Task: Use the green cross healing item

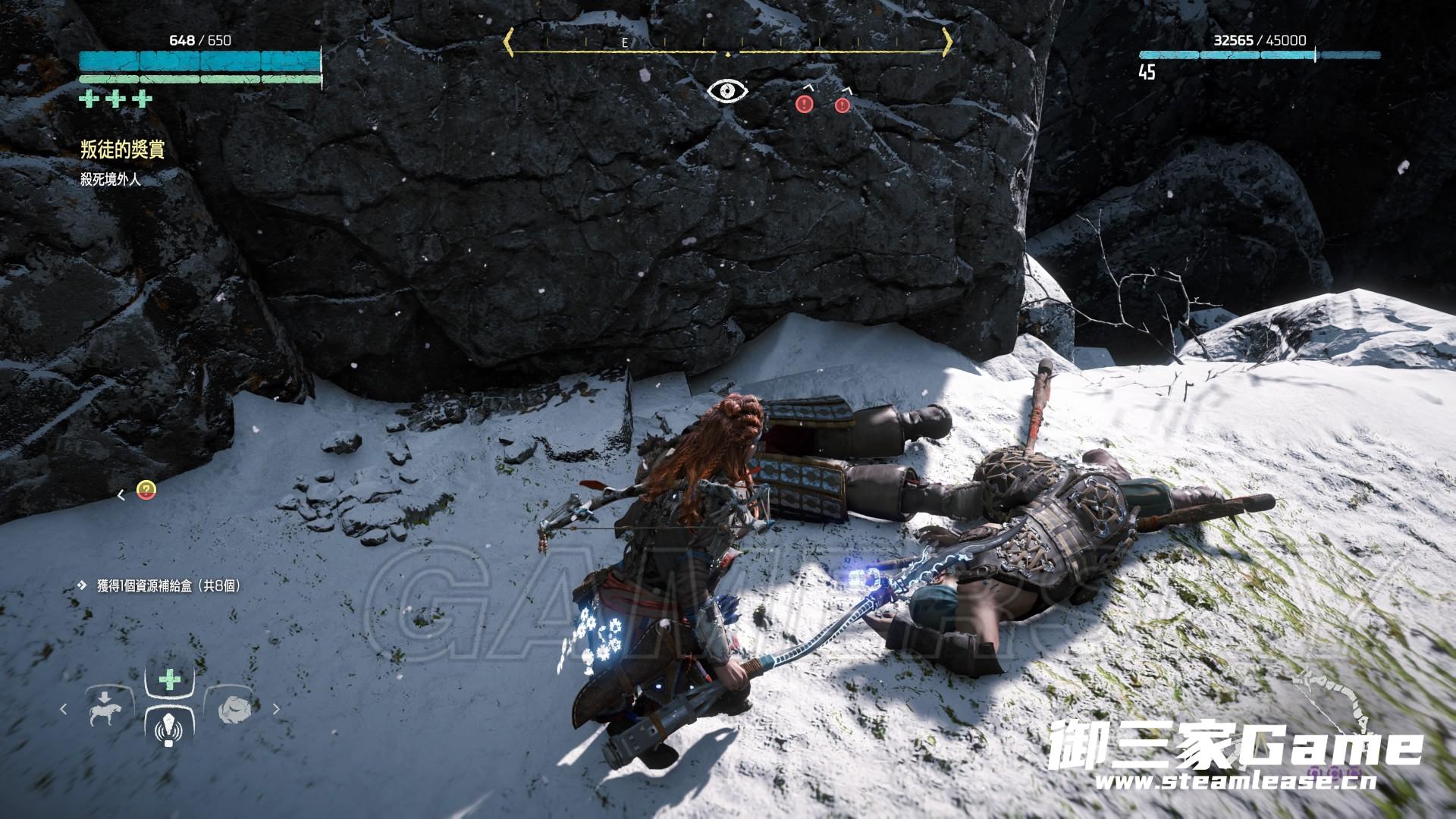Action: [x=170, y=679]
